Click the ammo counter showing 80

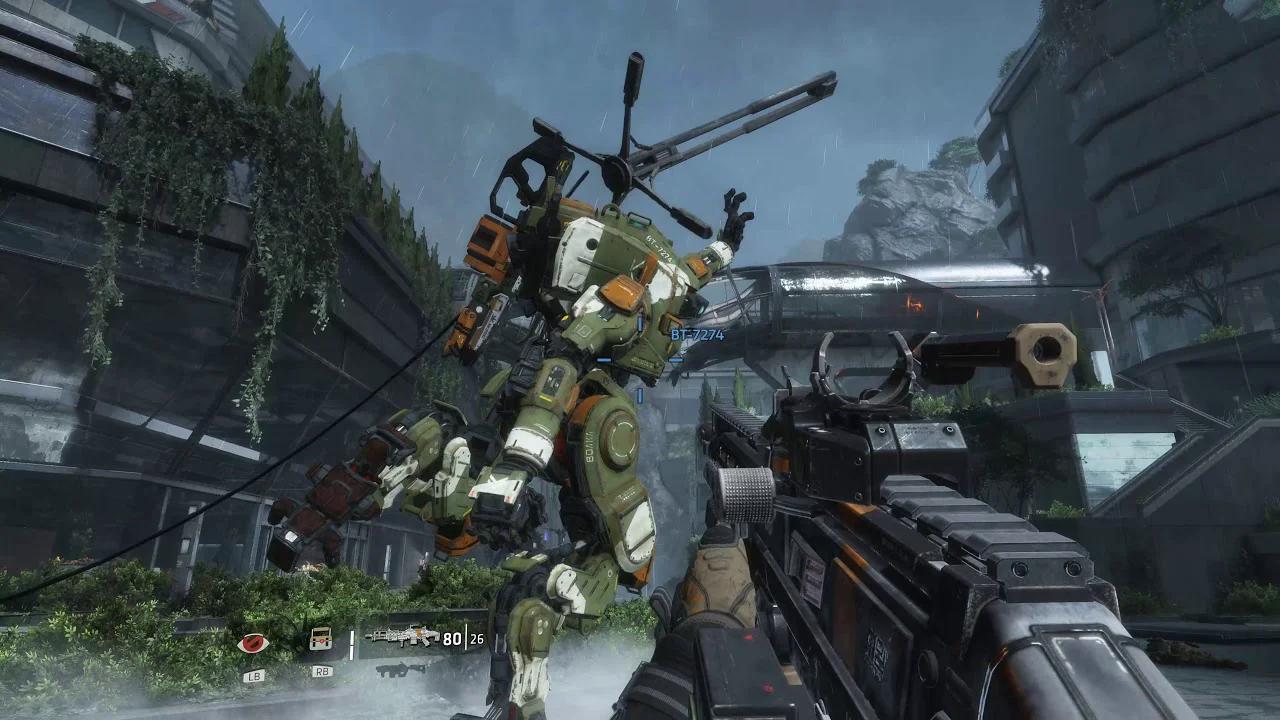click(450, 637)
